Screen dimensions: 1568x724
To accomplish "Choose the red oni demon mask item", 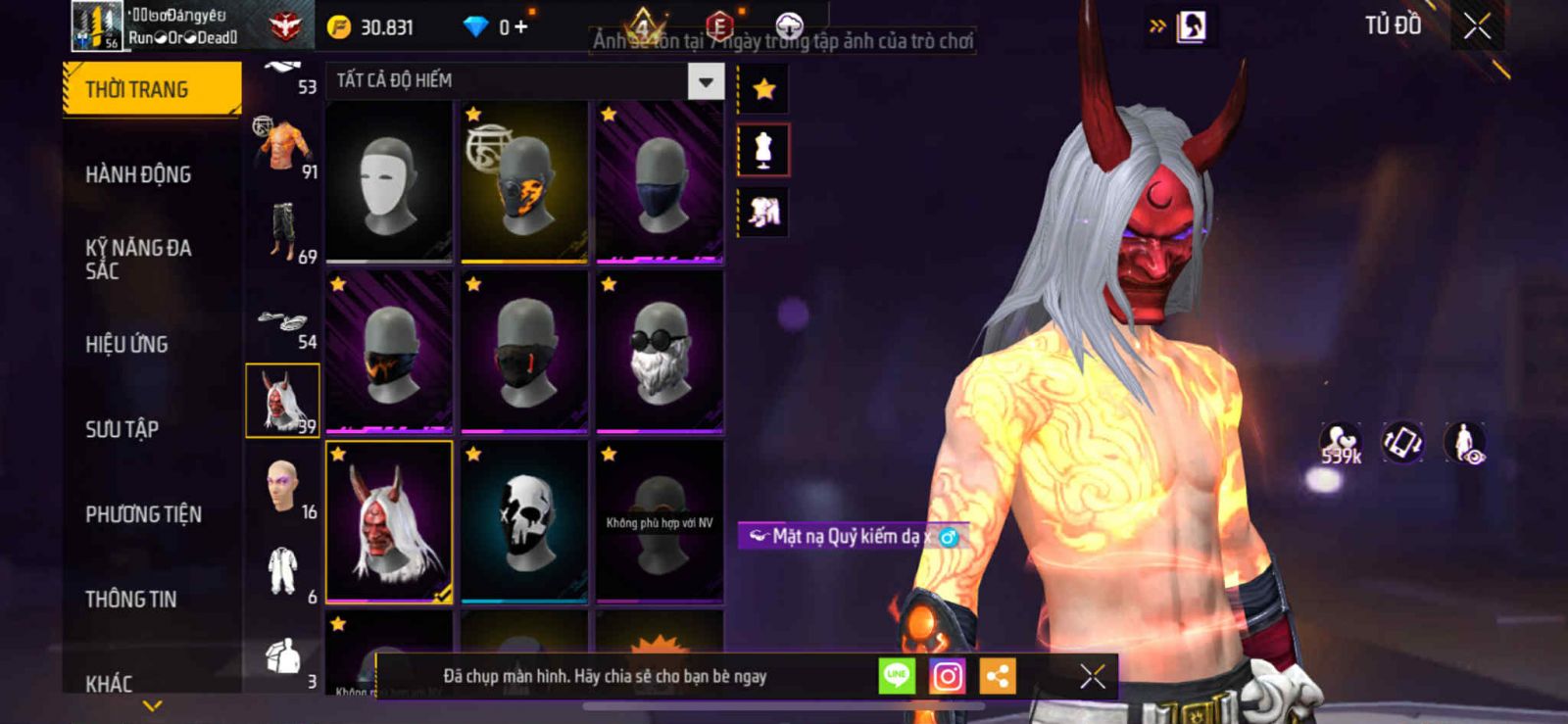I will 389,521.
